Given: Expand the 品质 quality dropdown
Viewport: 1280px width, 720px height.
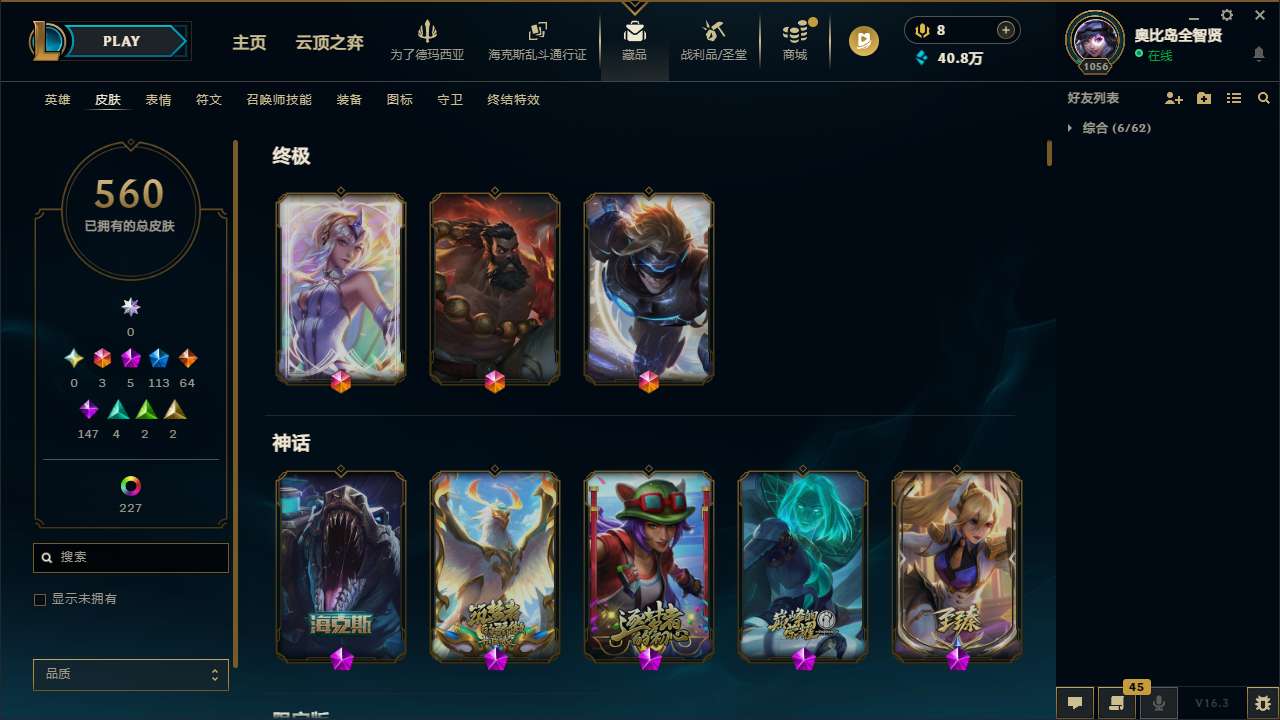Looking at the screenshot, I should coord(130,674).
